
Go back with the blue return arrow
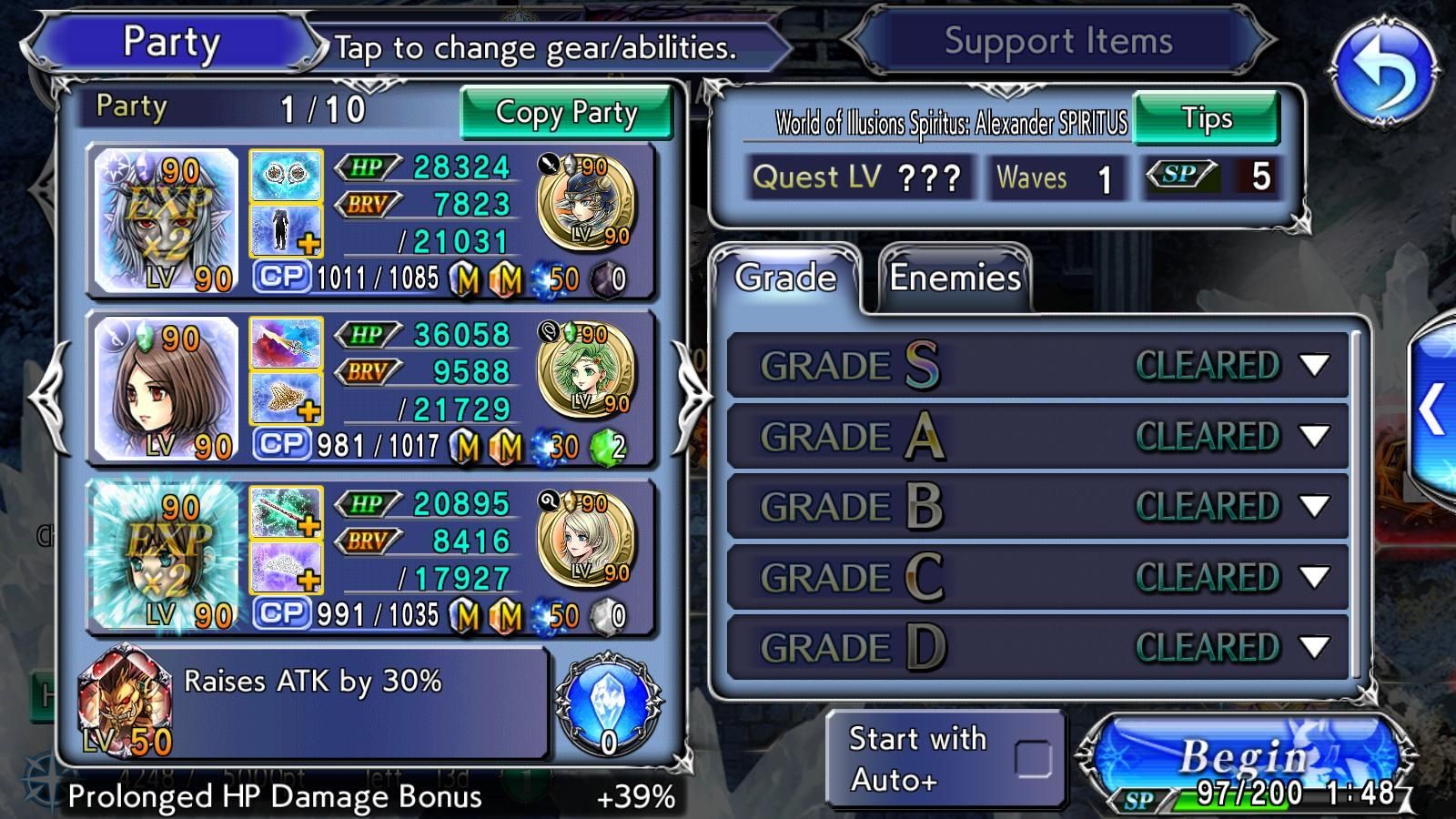point(1383,71)
